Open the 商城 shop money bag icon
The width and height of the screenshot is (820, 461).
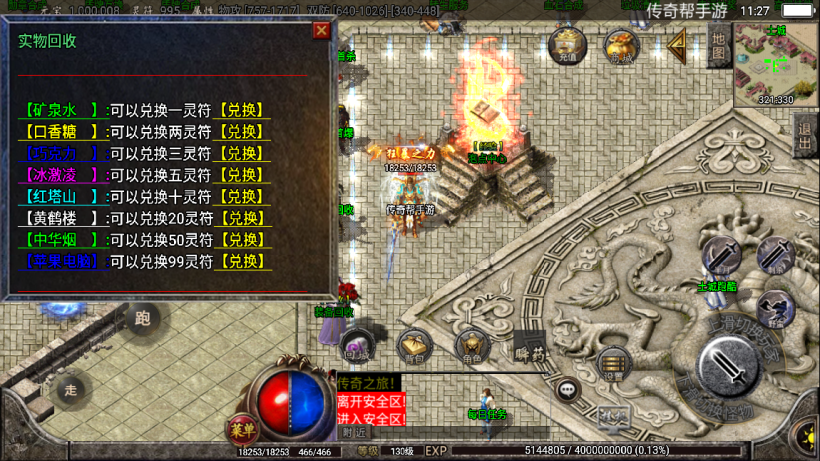[x=620, y=45]
